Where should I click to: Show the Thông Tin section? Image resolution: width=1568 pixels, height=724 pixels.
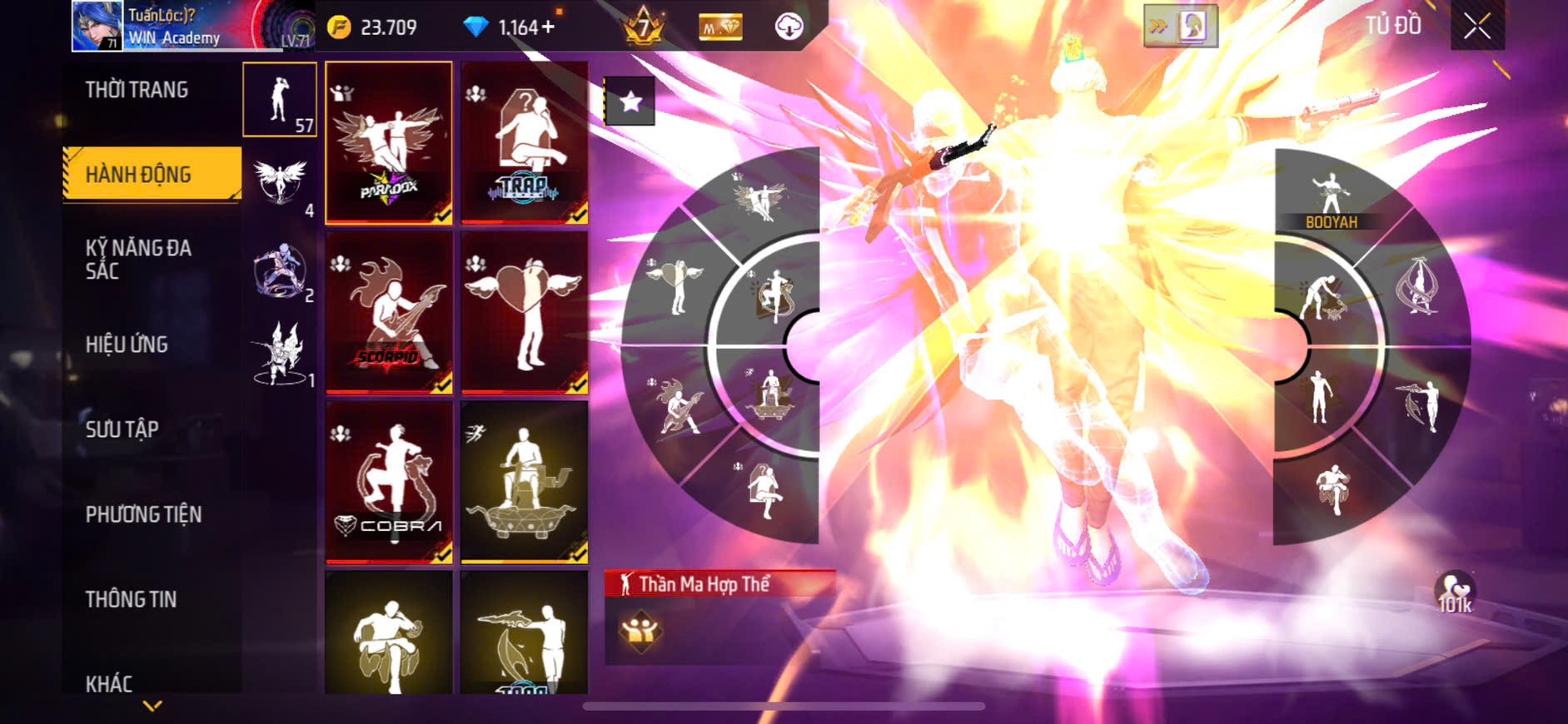[131, 599]
